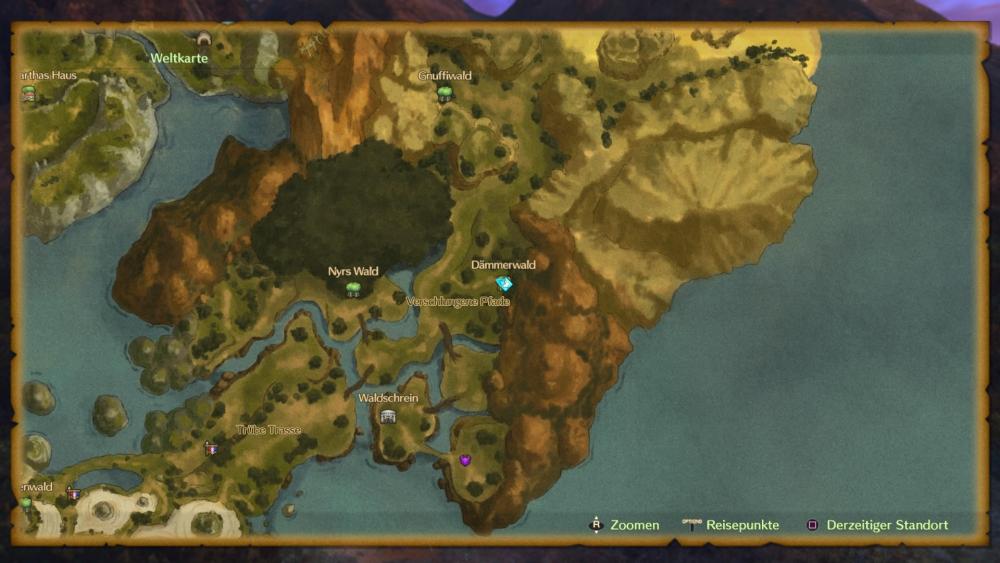
Task: Select the purple monster marker
Action: pyautogui.click(x=465, y=460)
